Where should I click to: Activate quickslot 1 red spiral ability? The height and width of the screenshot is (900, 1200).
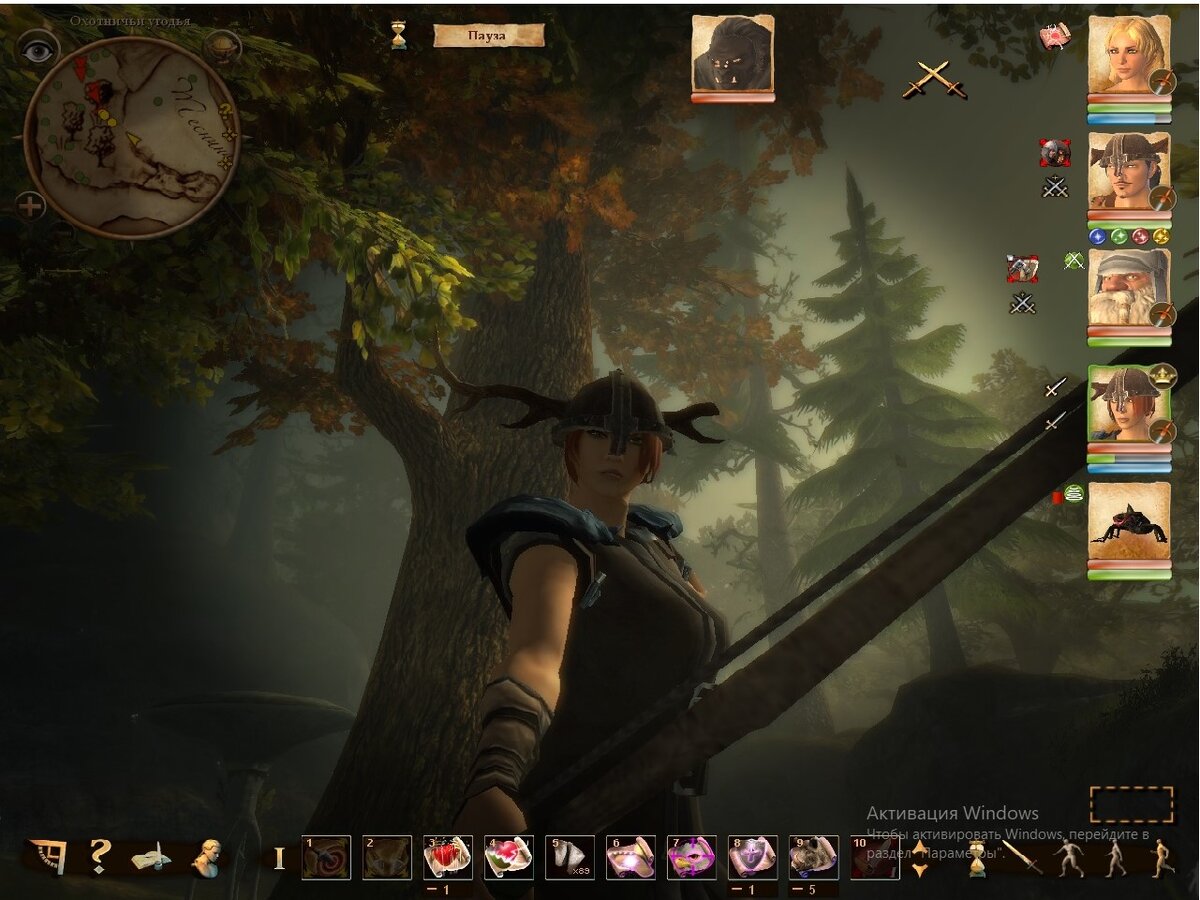coord(326,857)
